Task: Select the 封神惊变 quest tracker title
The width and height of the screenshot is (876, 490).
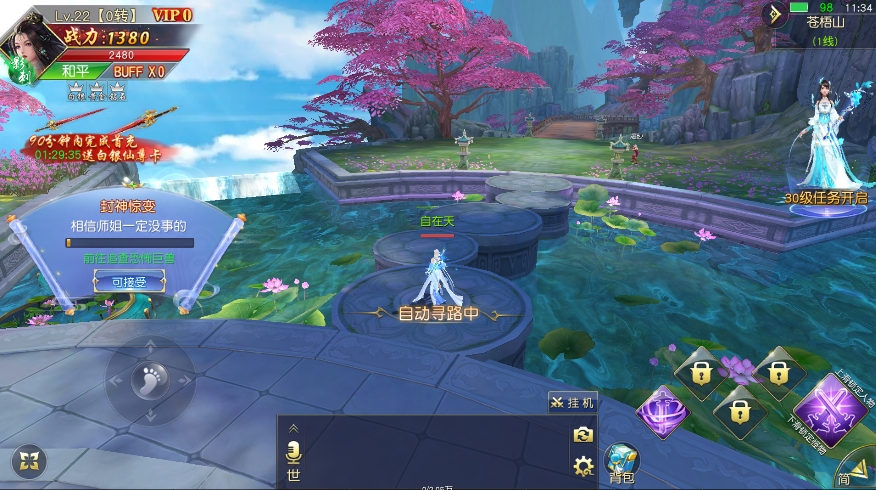Action: click(x=125, y=209)
